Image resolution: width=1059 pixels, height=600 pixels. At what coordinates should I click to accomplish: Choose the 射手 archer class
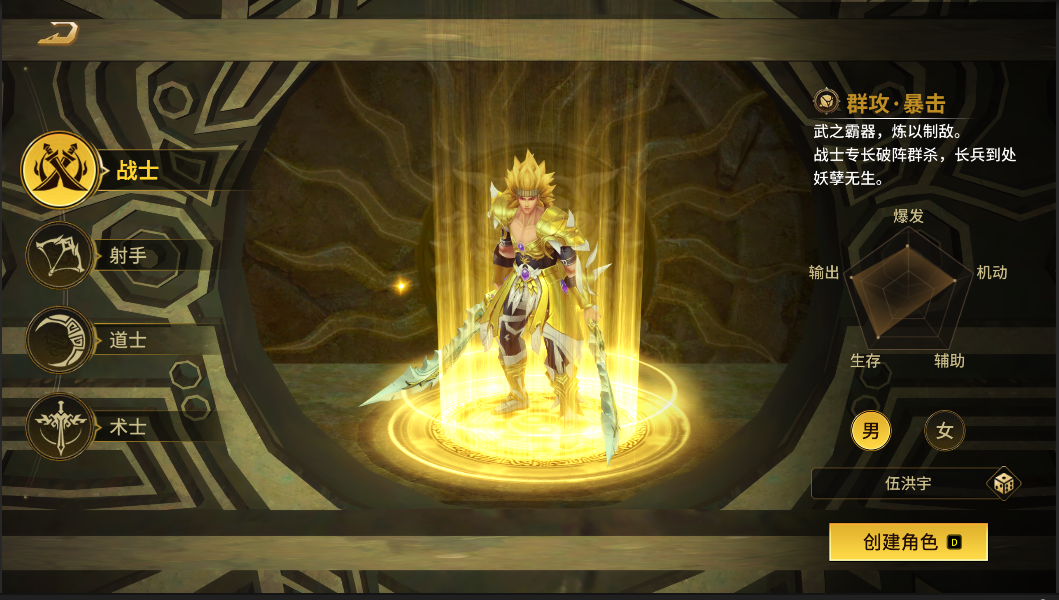pyautogui.click(x=60, y=256)
